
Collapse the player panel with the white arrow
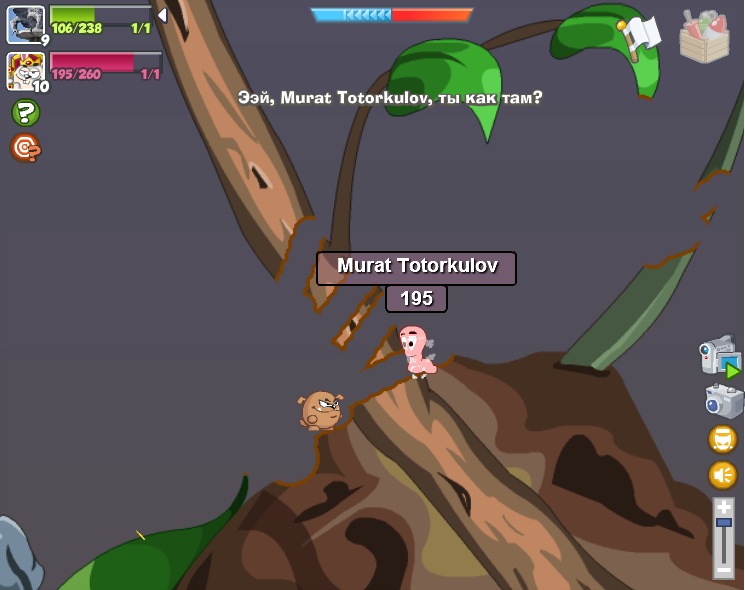point(162,15)
